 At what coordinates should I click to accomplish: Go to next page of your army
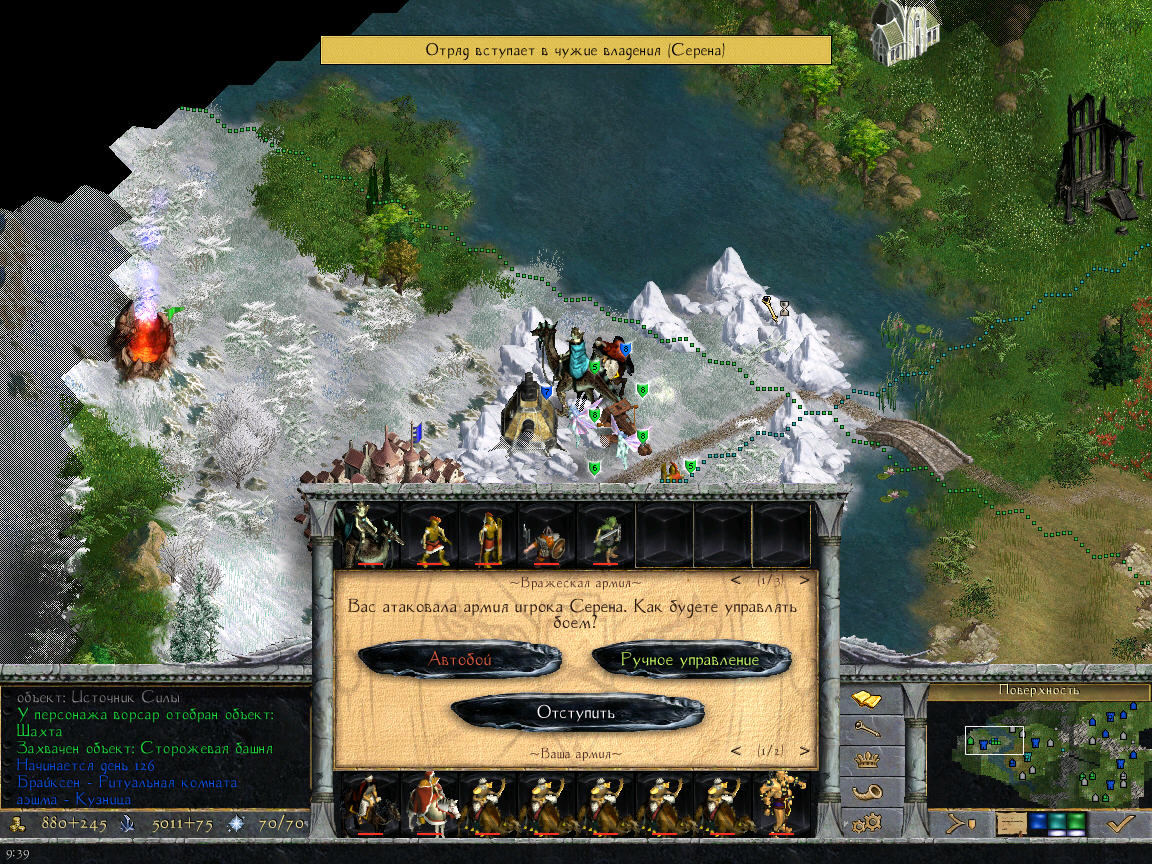[x=804, y=751]
